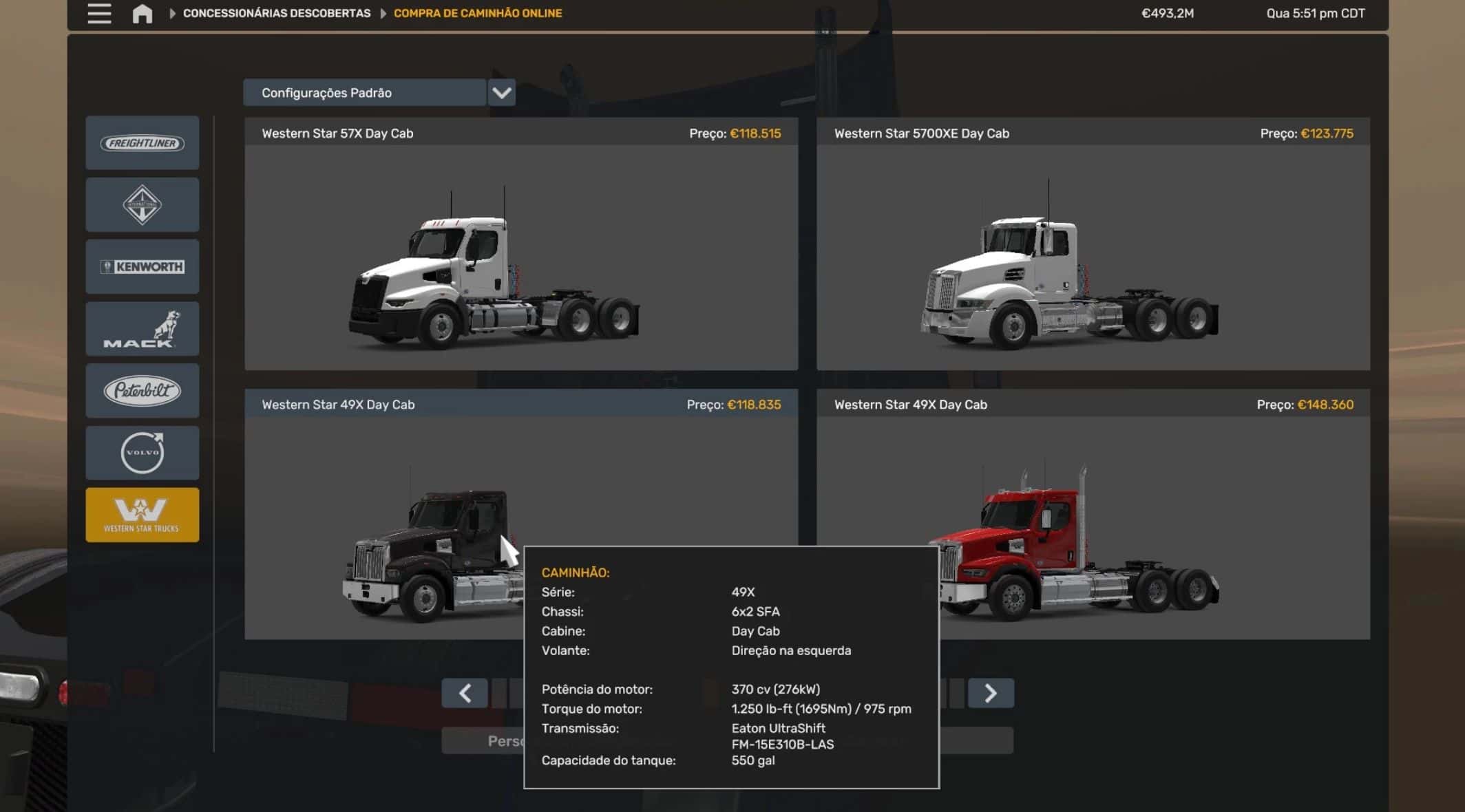
Task: Select the Western Star Trucks tab
Action: (143, 515)
